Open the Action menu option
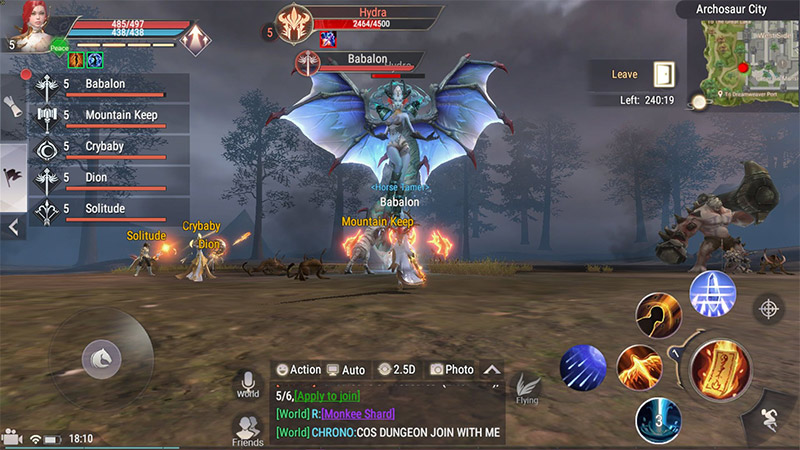Screen dimensions: 800x450 [x=299, y=370]
